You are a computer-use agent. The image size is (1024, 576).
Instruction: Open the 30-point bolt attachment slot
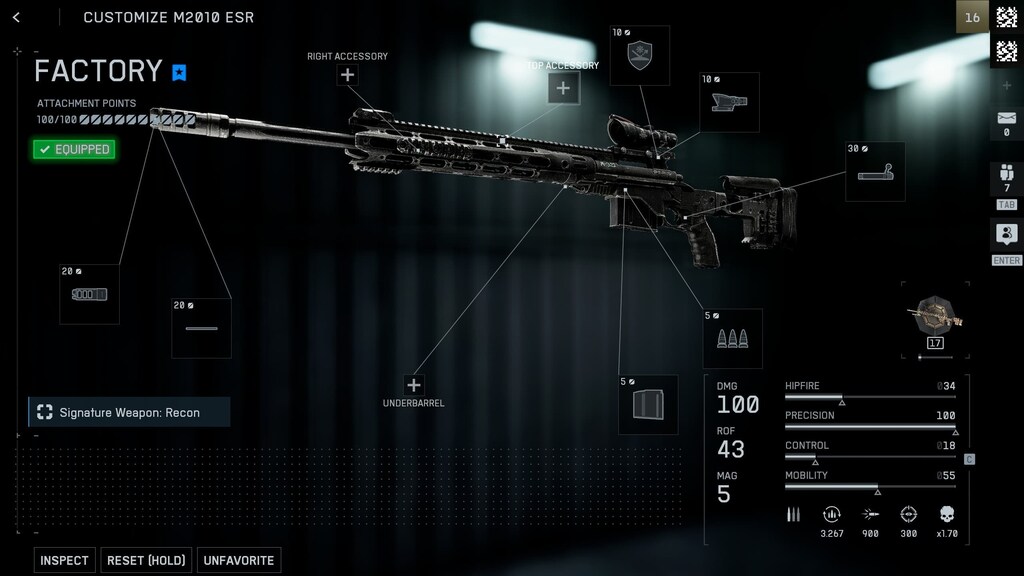(x=875, y=172)
